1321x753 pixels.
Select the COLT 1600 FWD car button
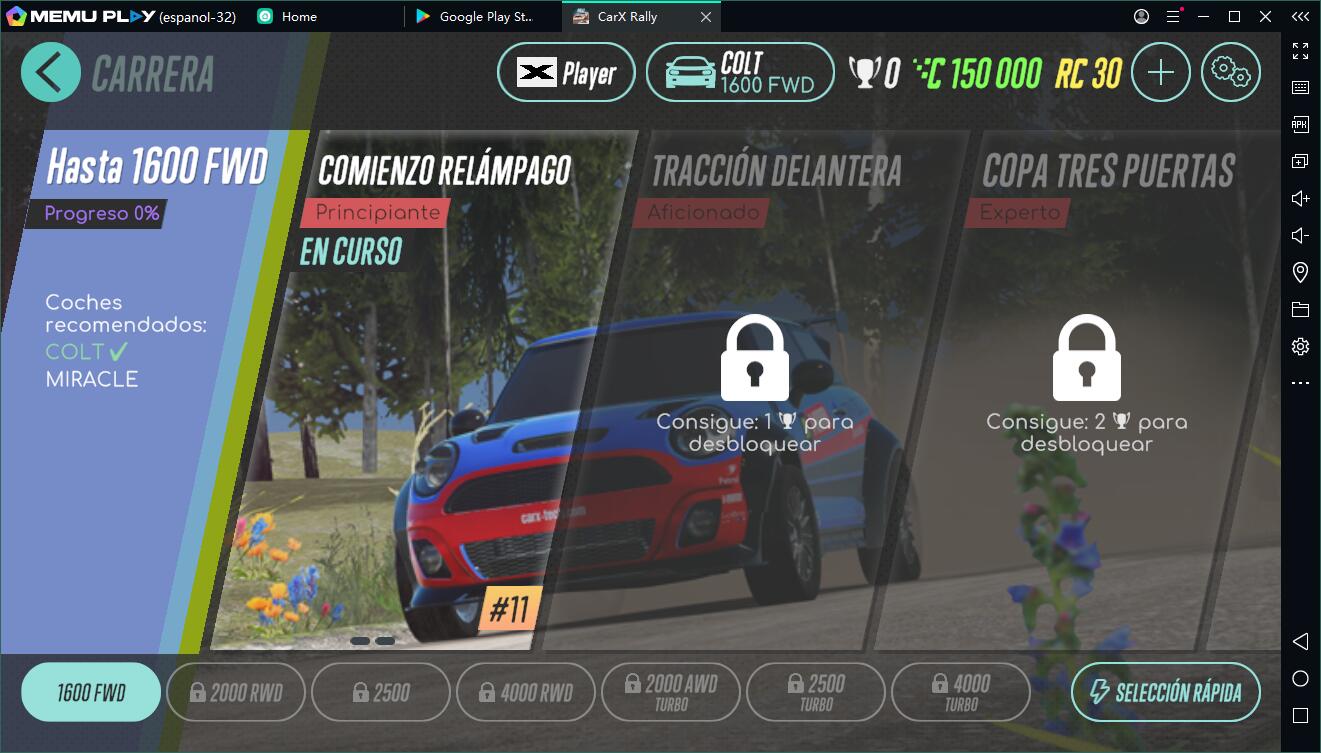pyautogui.click(x=740, y=72)
